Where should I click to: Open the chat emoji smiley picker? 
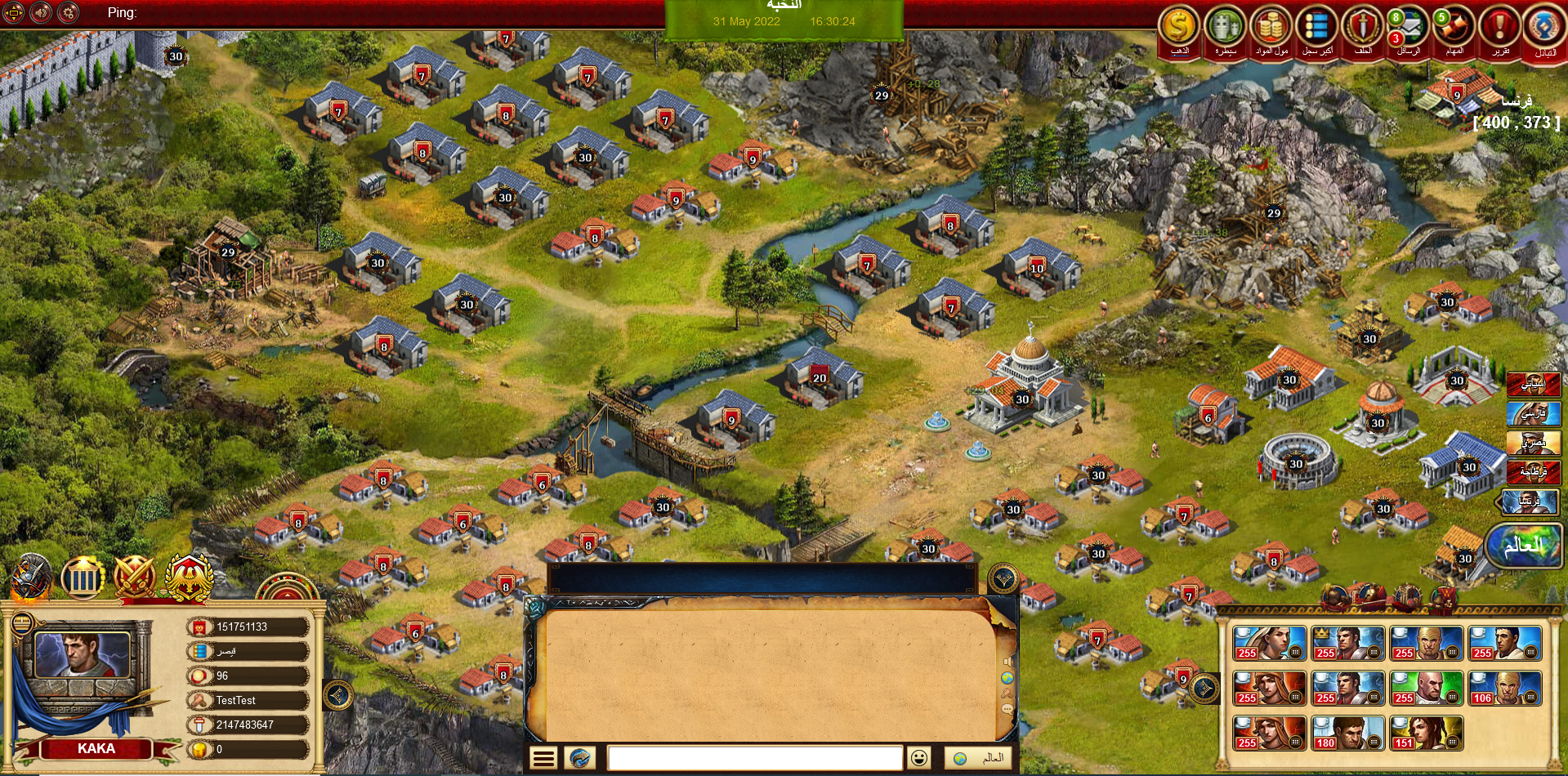pyautogui.click(x=919, y=758)
